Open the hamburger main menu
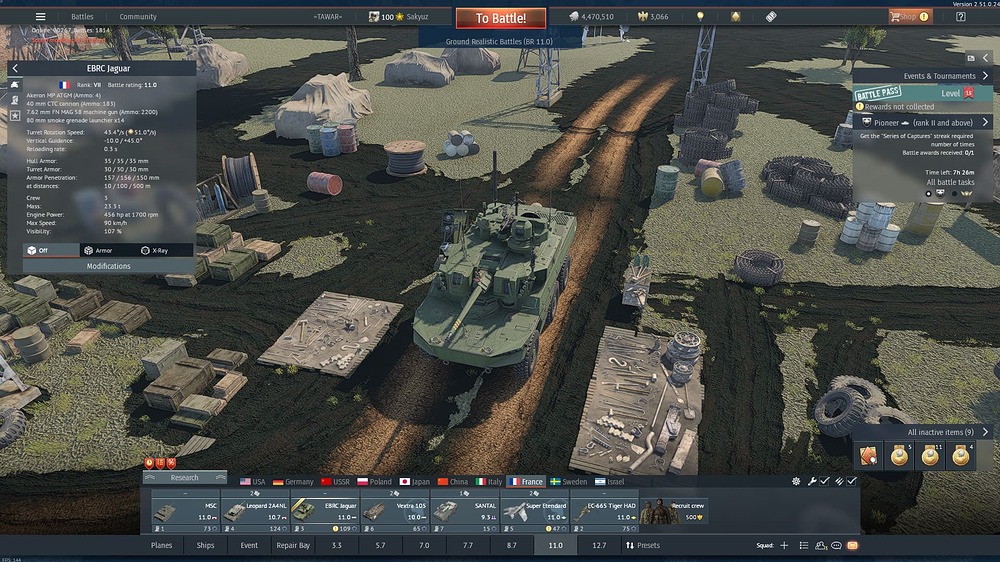Image resolution: width=1000 pixels, height=562 pixels. (x=40, y=17)
